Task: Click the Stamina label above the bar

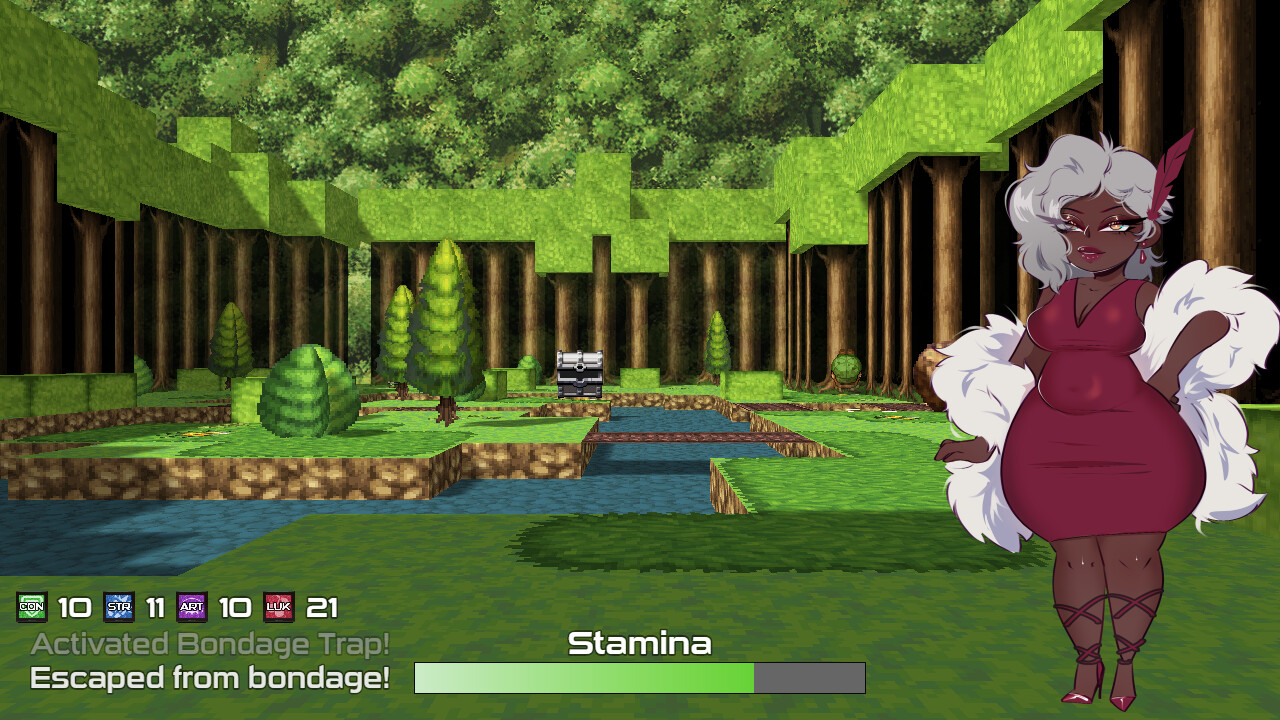Action: coord(640,644)
